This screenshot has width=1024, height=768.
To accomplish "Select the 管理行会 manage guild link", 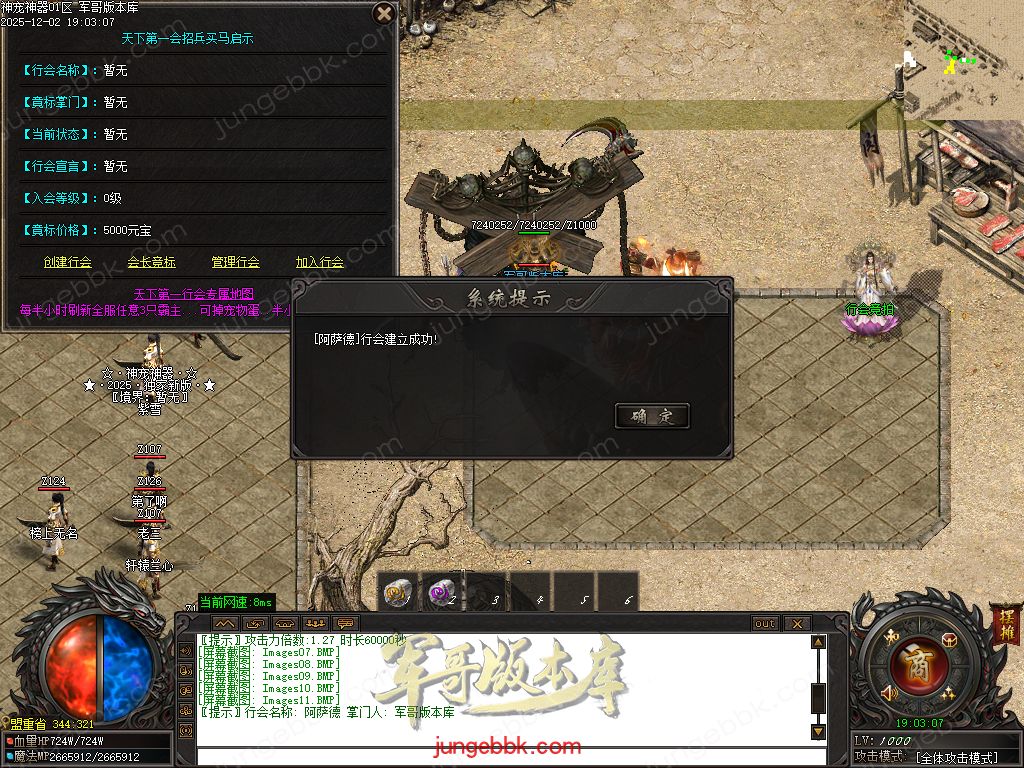I will (235, 262).
